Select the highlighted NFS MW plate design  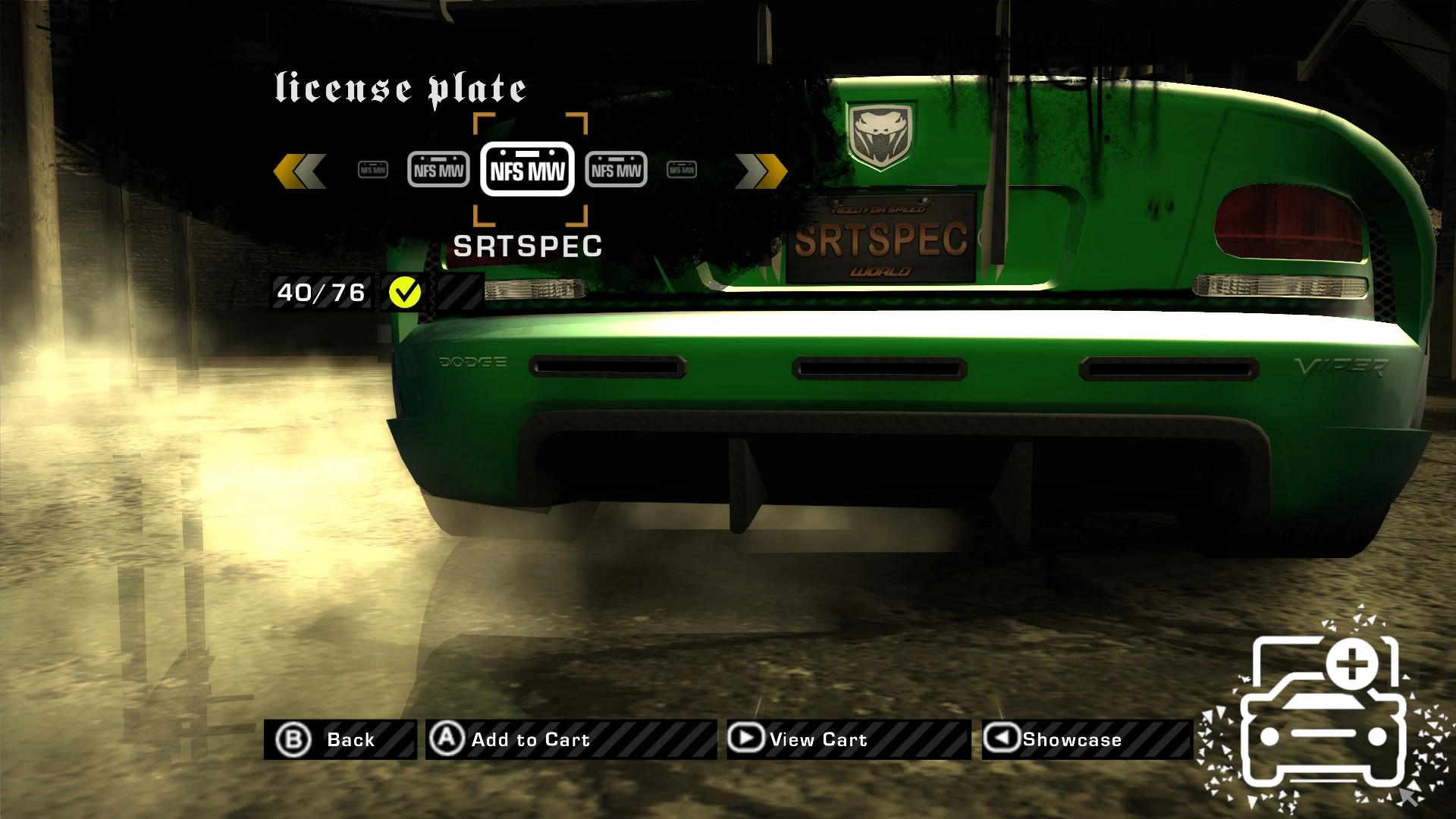click(528, 169)
